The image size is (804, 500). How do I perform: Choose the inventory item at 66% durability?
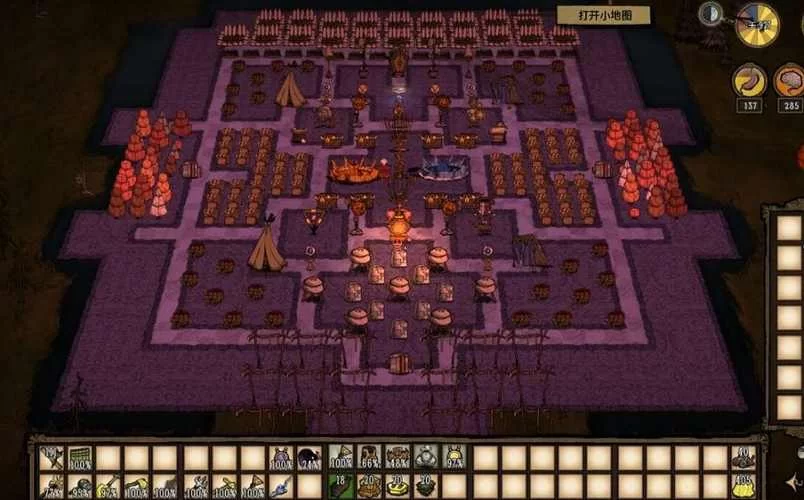(369, 458)
